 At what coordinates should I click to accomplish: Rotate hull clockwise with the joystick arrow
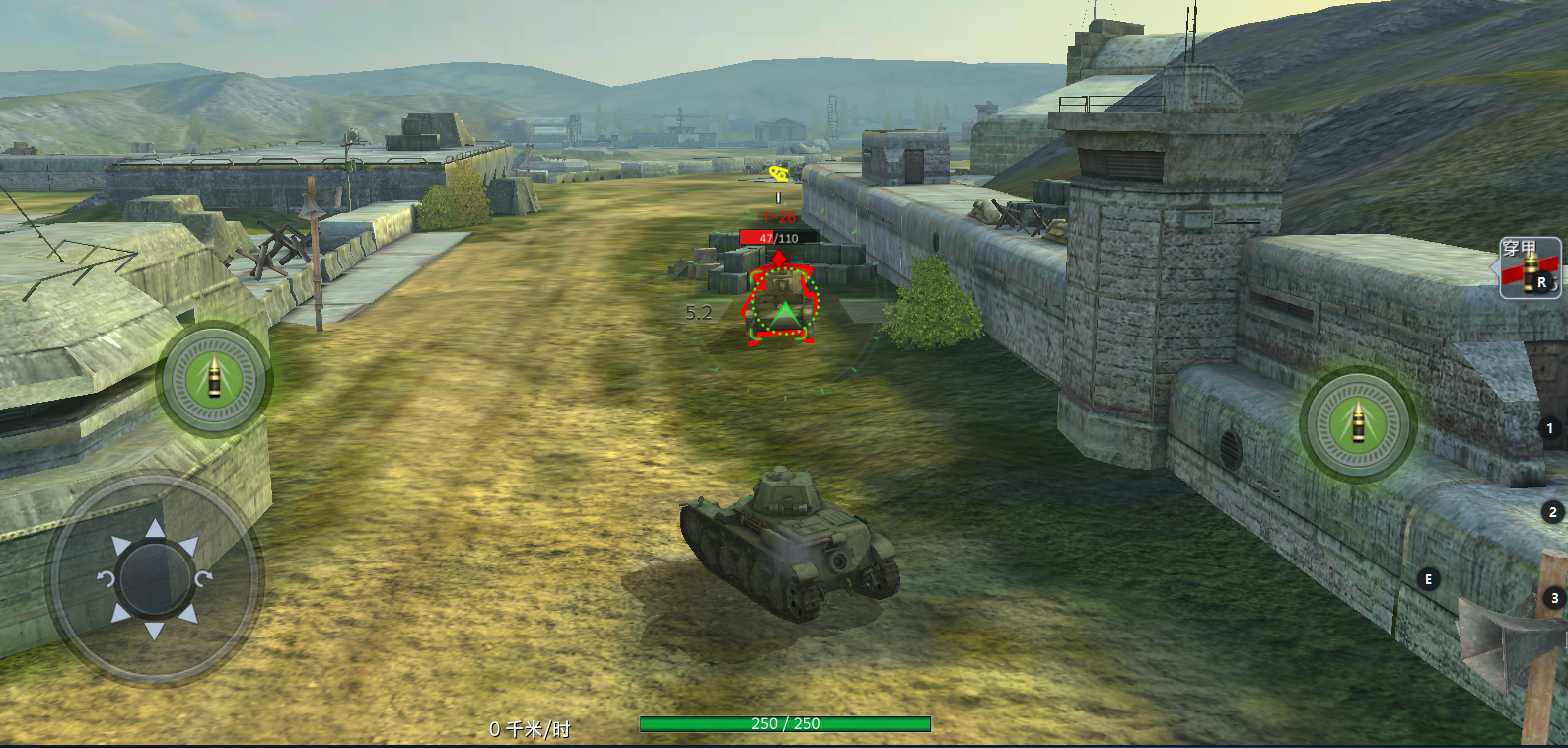coord(204,578)
